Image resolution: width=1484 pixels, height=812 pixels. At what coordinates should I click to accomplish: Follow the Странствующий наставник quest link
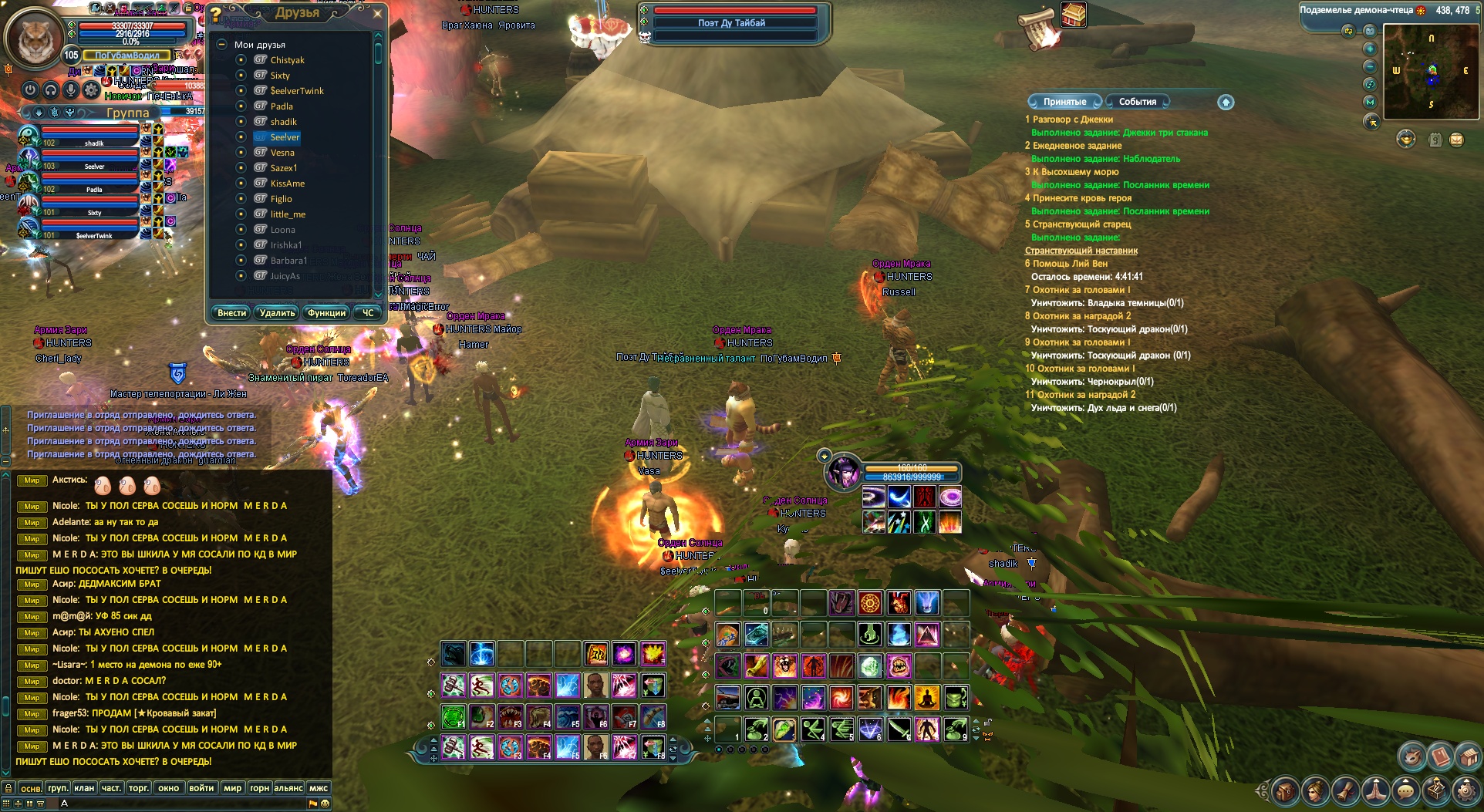(1081, 251)
